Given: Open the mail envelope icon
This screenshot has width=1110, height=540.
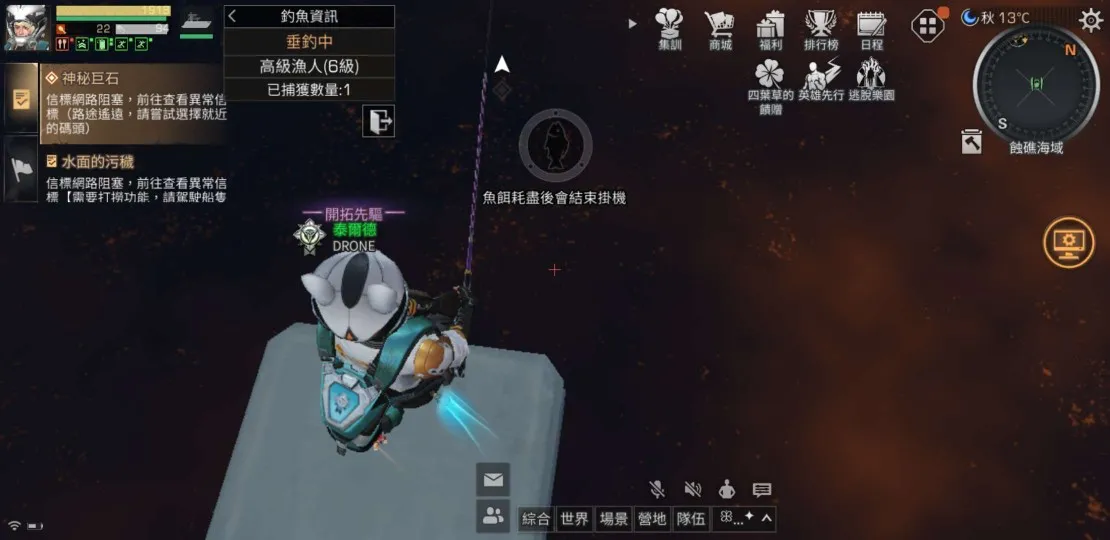Looking at the screenshot, I should coord(492,480).
